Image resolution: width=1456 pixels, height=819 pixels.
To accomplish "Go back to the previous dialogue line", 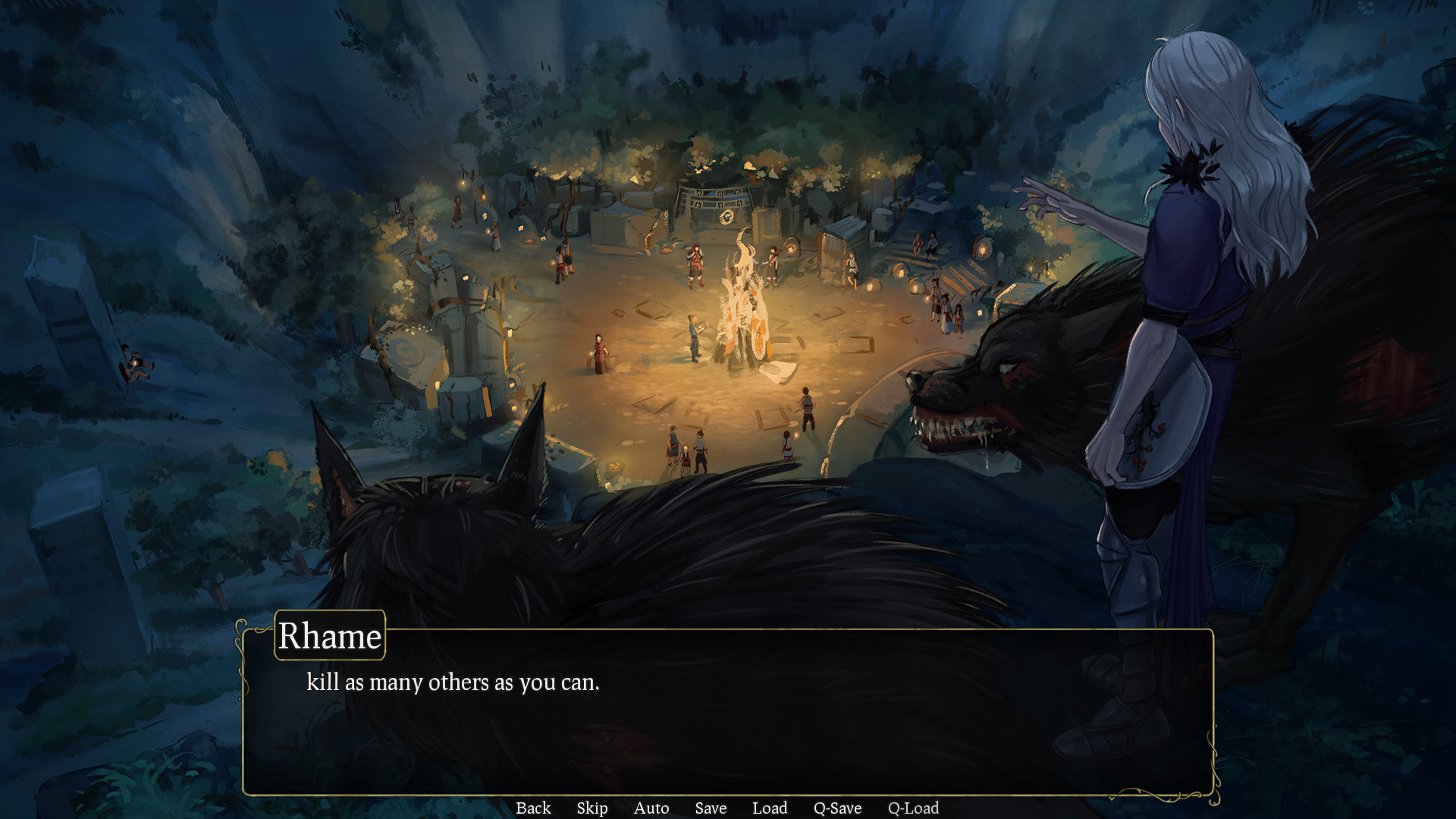I will click(x=533, y=808).
